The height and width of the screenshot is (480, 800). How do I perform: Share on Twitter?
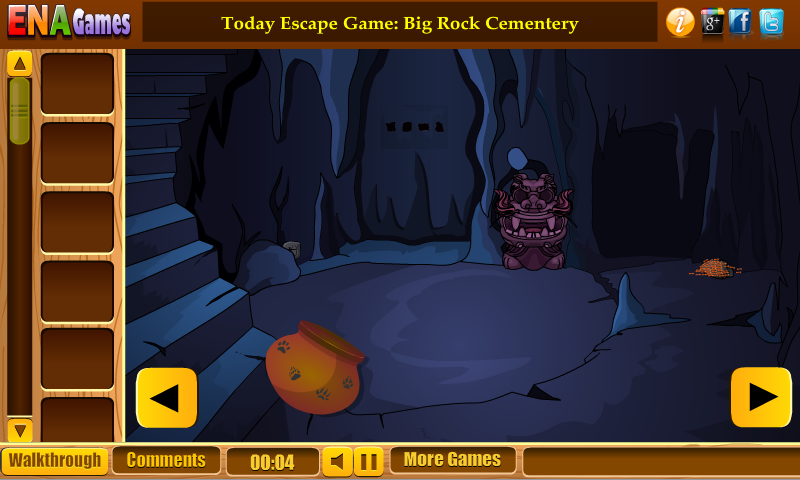[x=771, y=22]
